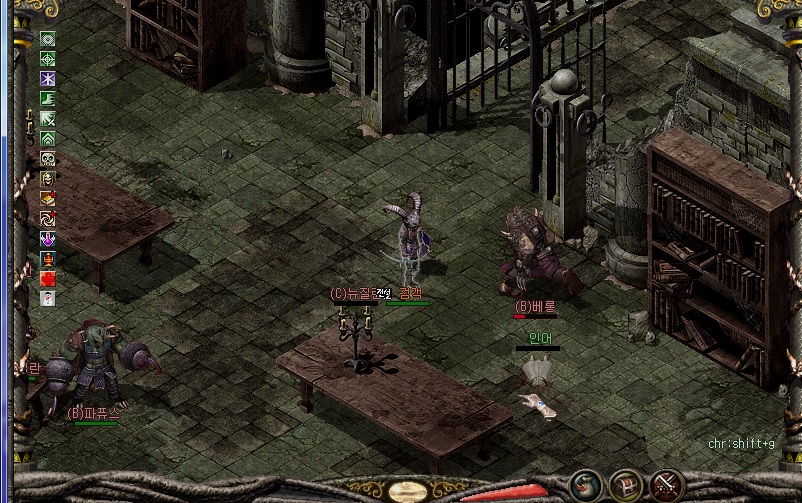The width and height of the screenshot is (802, 503).
Task: Use the purple potion flask icon
Action: (47, 239)
